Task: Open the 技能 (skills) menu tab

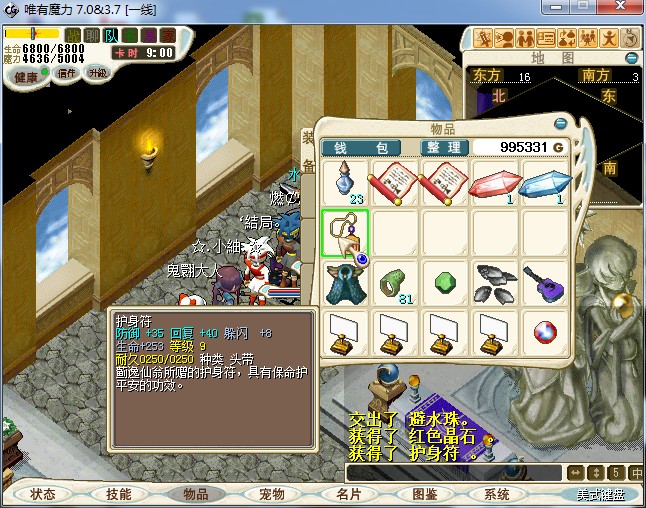Action: coord(118,494)
